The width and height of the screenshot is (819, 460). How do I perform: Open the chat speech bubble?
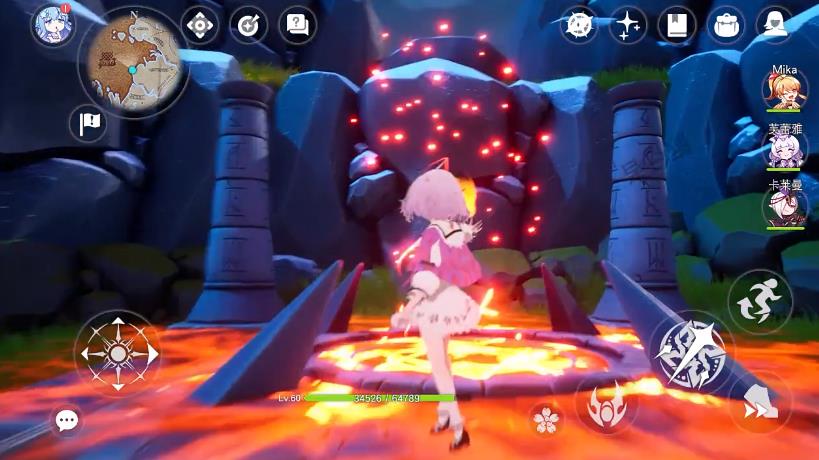tap(67, 420)
